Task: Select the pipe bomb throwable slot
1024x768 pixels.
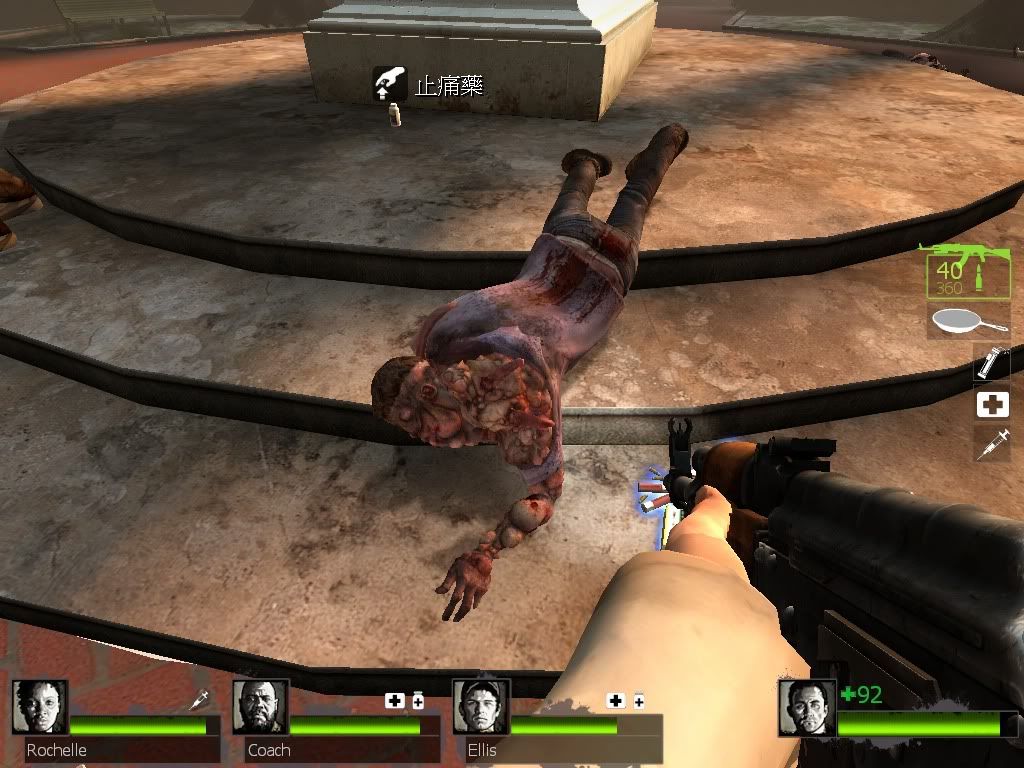Action: (x=991, y=362)
